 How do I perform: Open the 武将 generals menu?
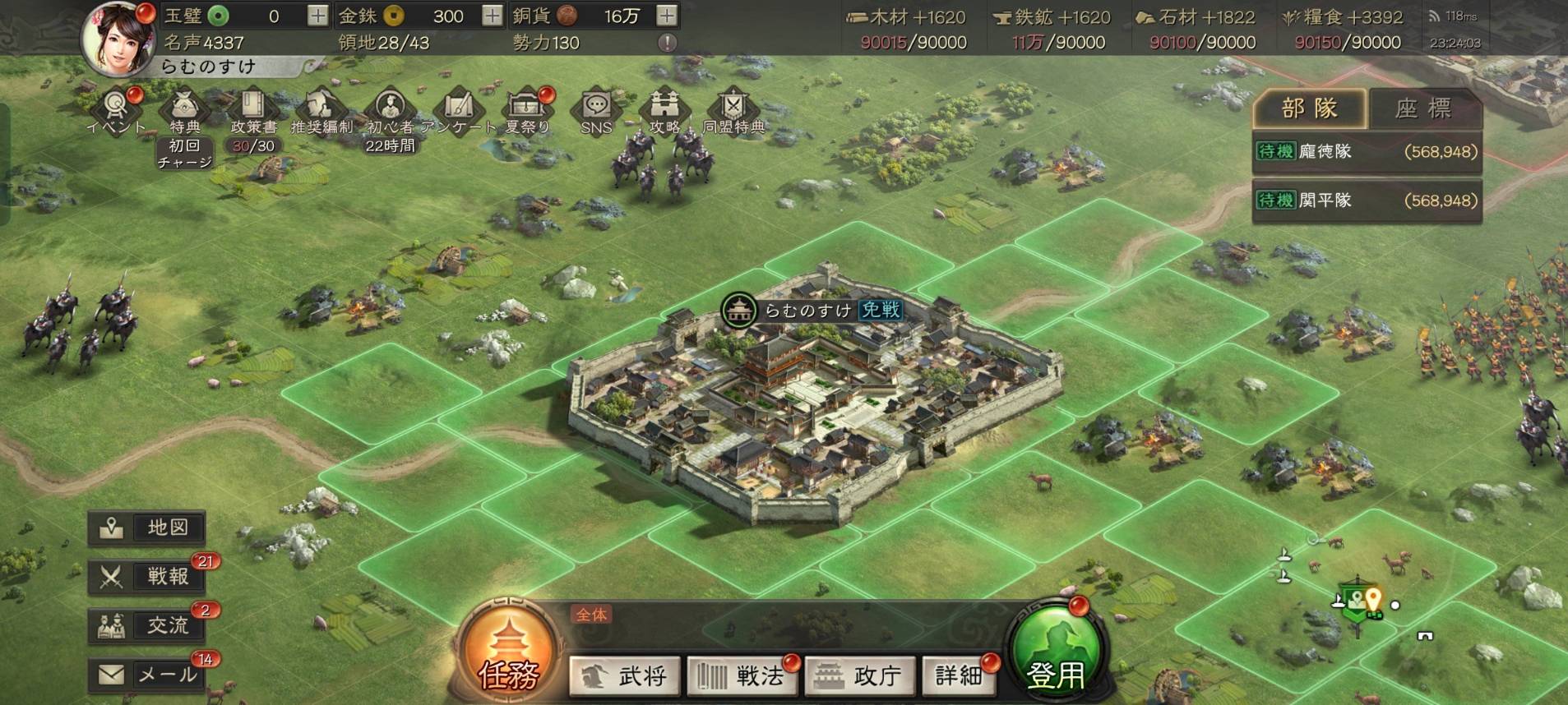point(626,675)
